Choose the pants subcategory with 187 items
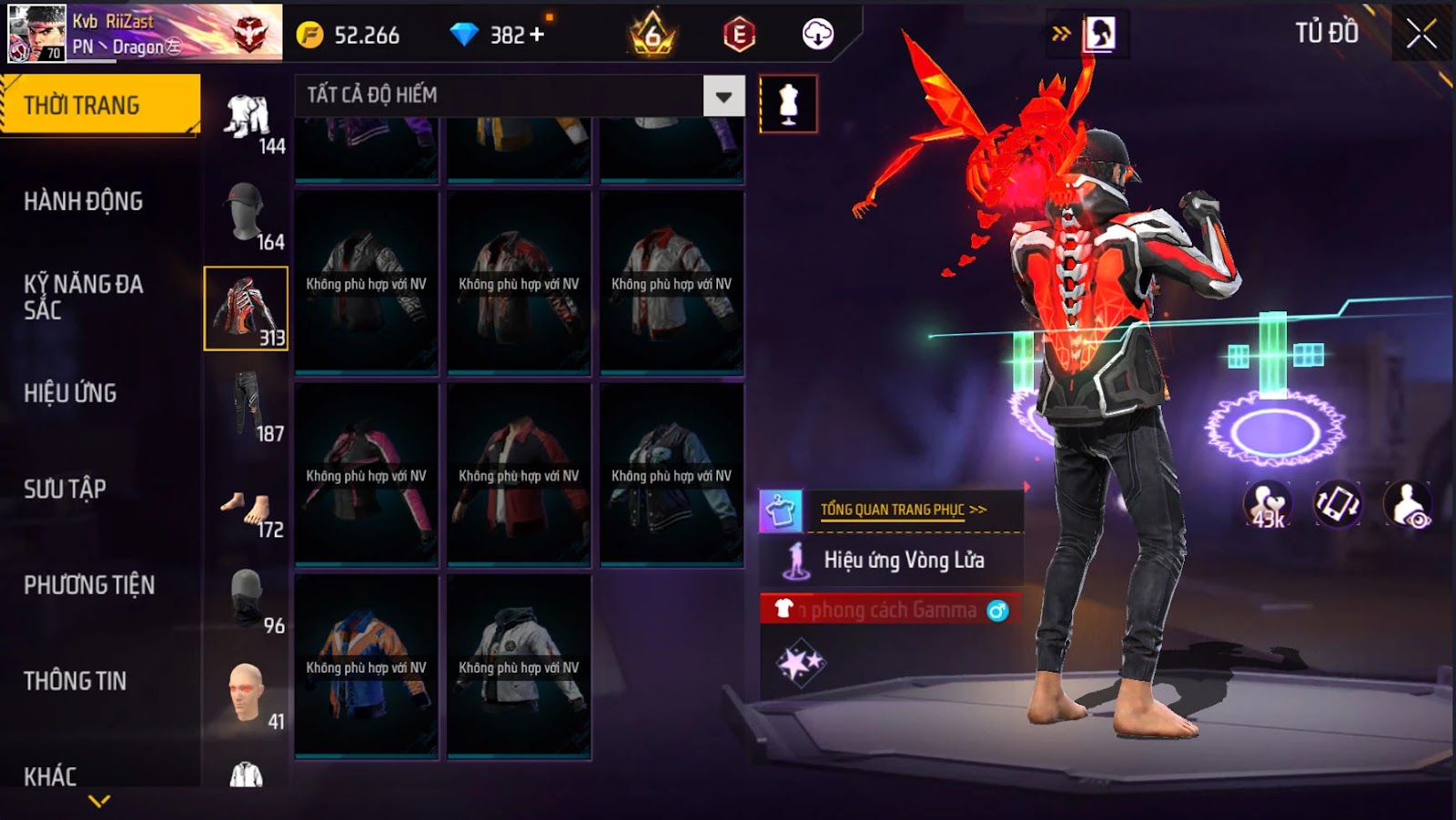Viewport: 1456px width, 820px height. pyautogui.click(x=247, y=406)
